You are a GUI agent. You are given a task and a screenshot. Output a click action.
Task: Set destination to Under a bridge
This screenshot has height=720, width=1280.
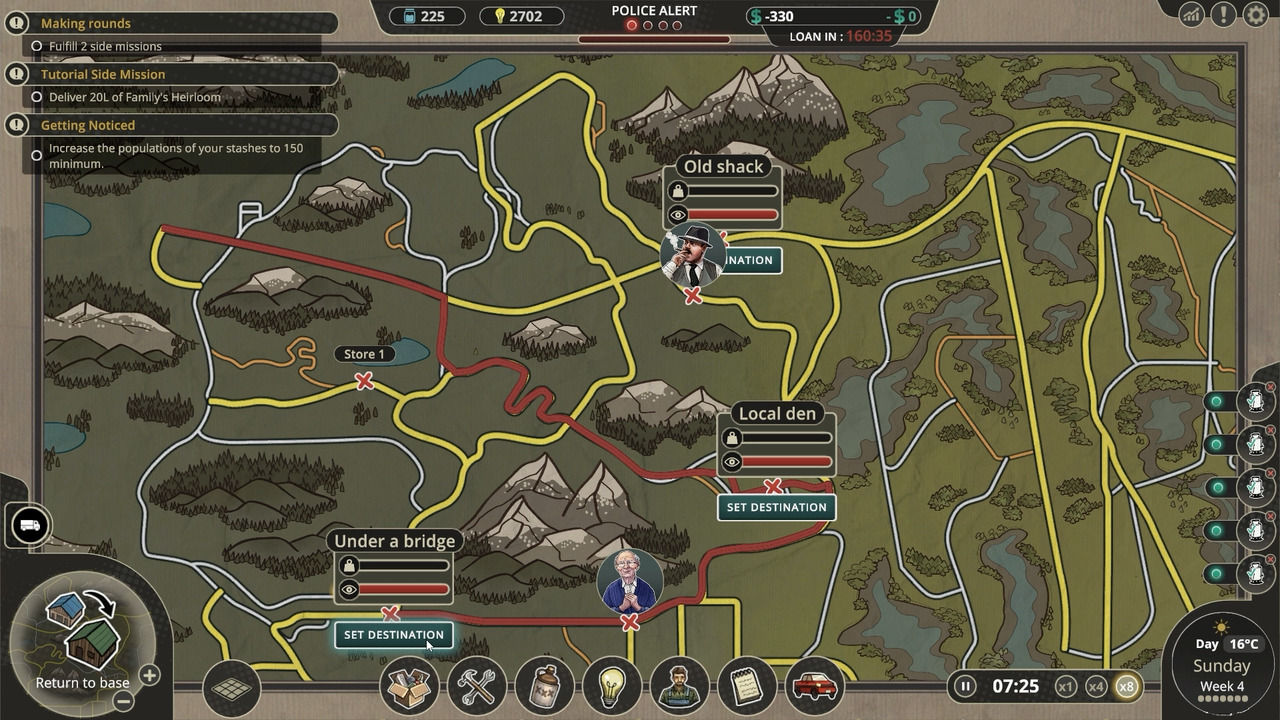393,635
